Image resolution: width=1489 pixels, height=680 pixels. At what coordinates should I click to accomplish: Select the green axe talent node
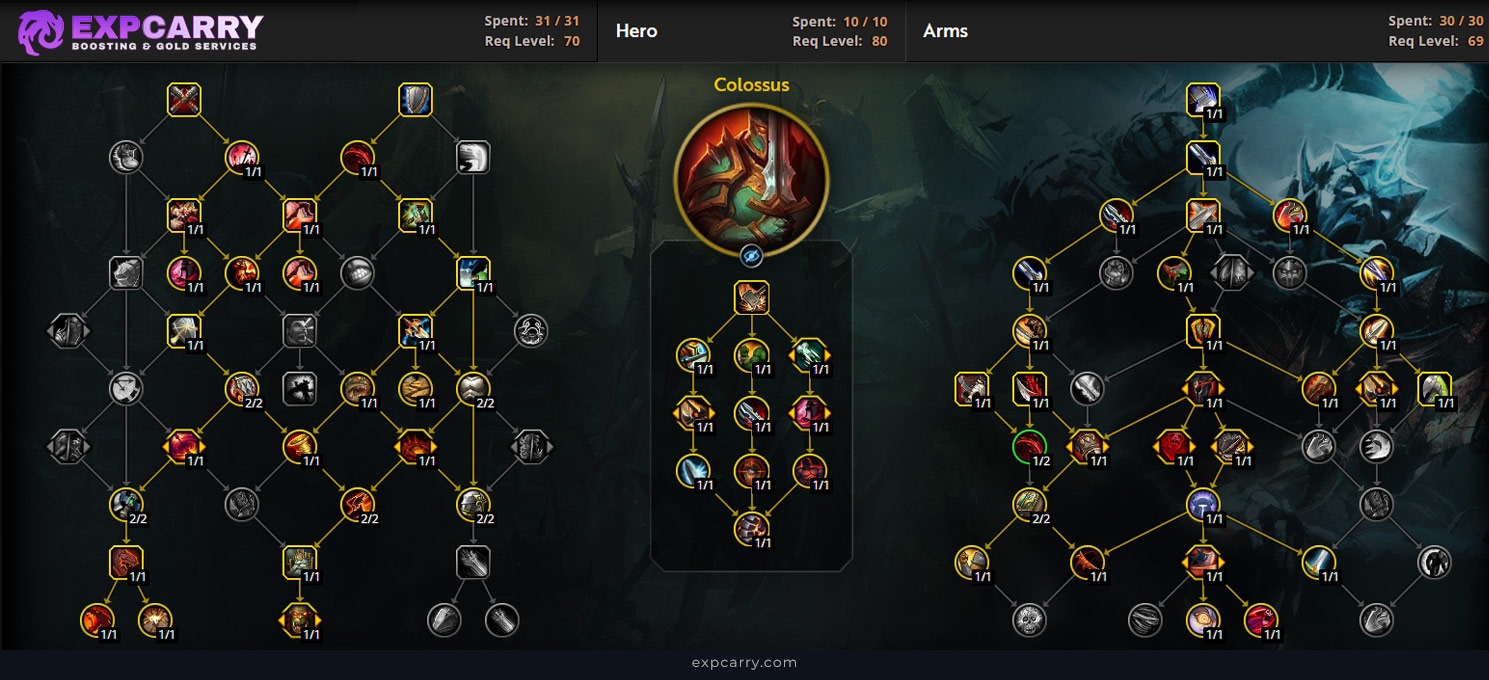click(1435, 388)
